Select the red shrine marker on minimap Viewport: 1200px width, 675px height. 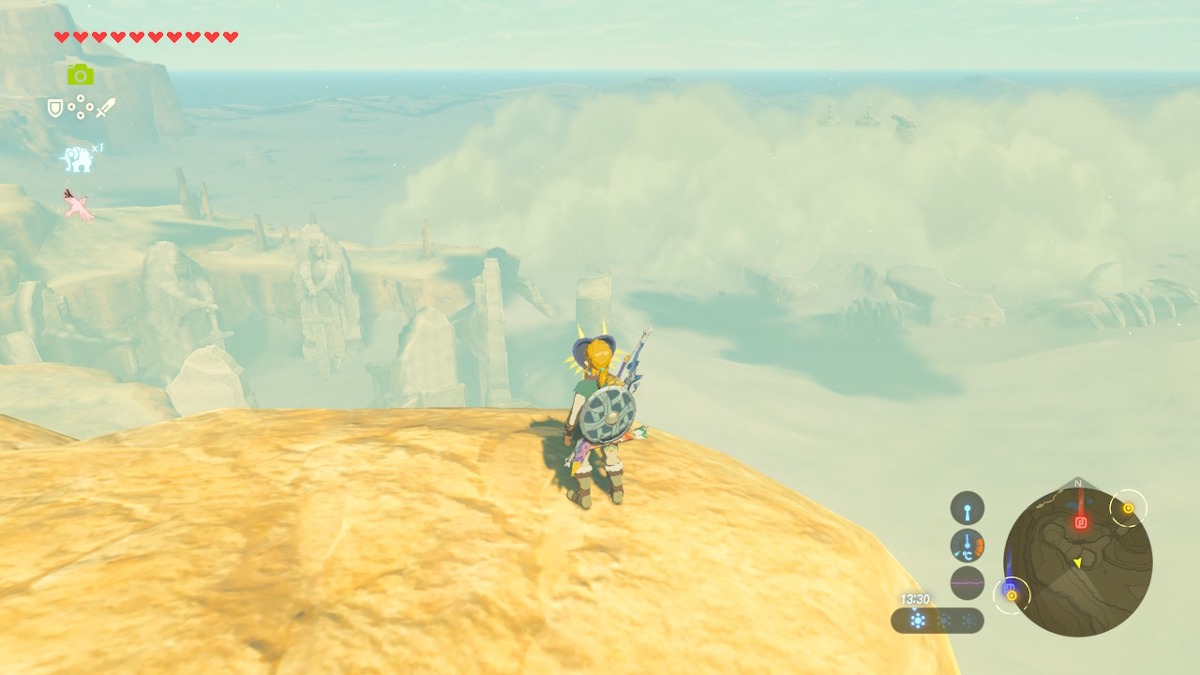pos(1080,522)
